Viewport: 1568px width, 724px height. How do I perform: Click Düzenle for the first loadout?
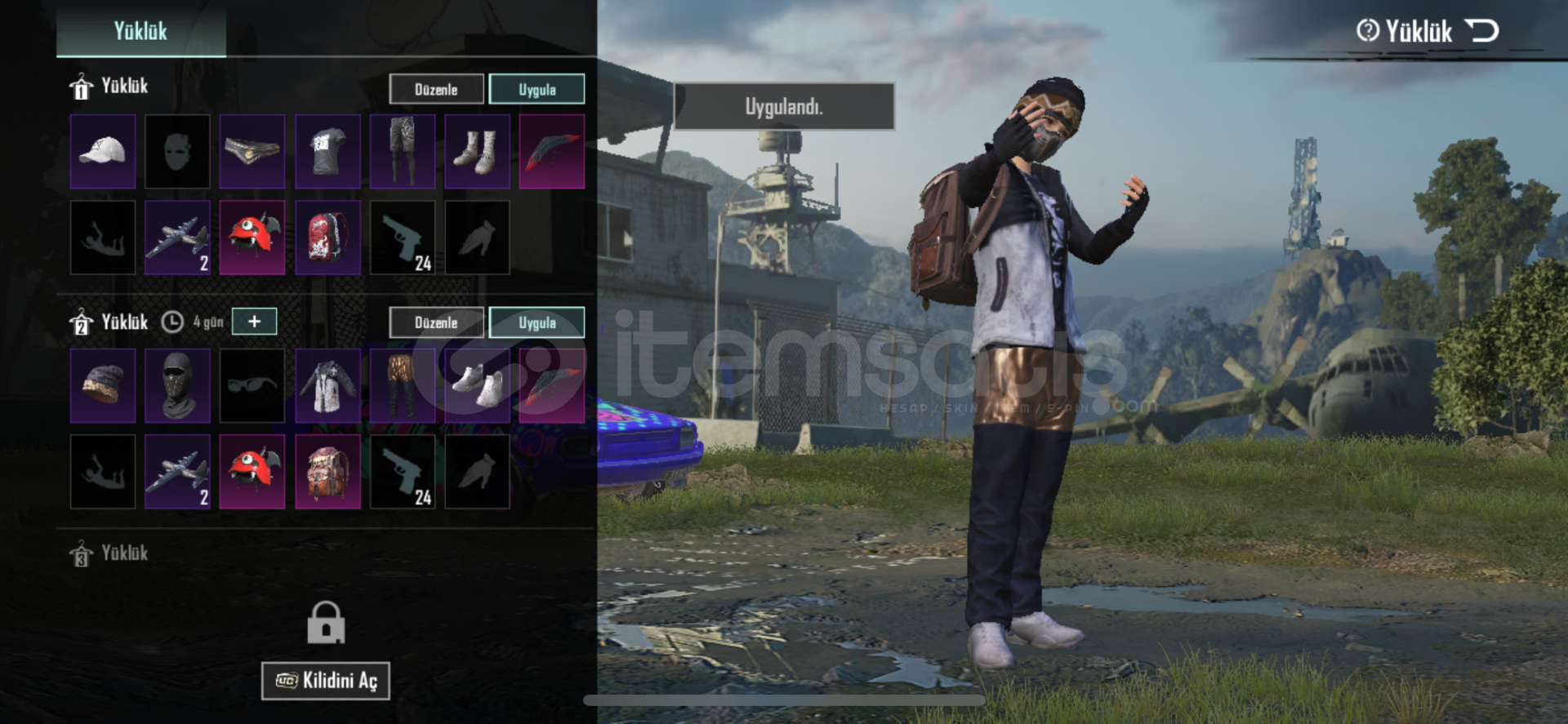coord(436,89)
